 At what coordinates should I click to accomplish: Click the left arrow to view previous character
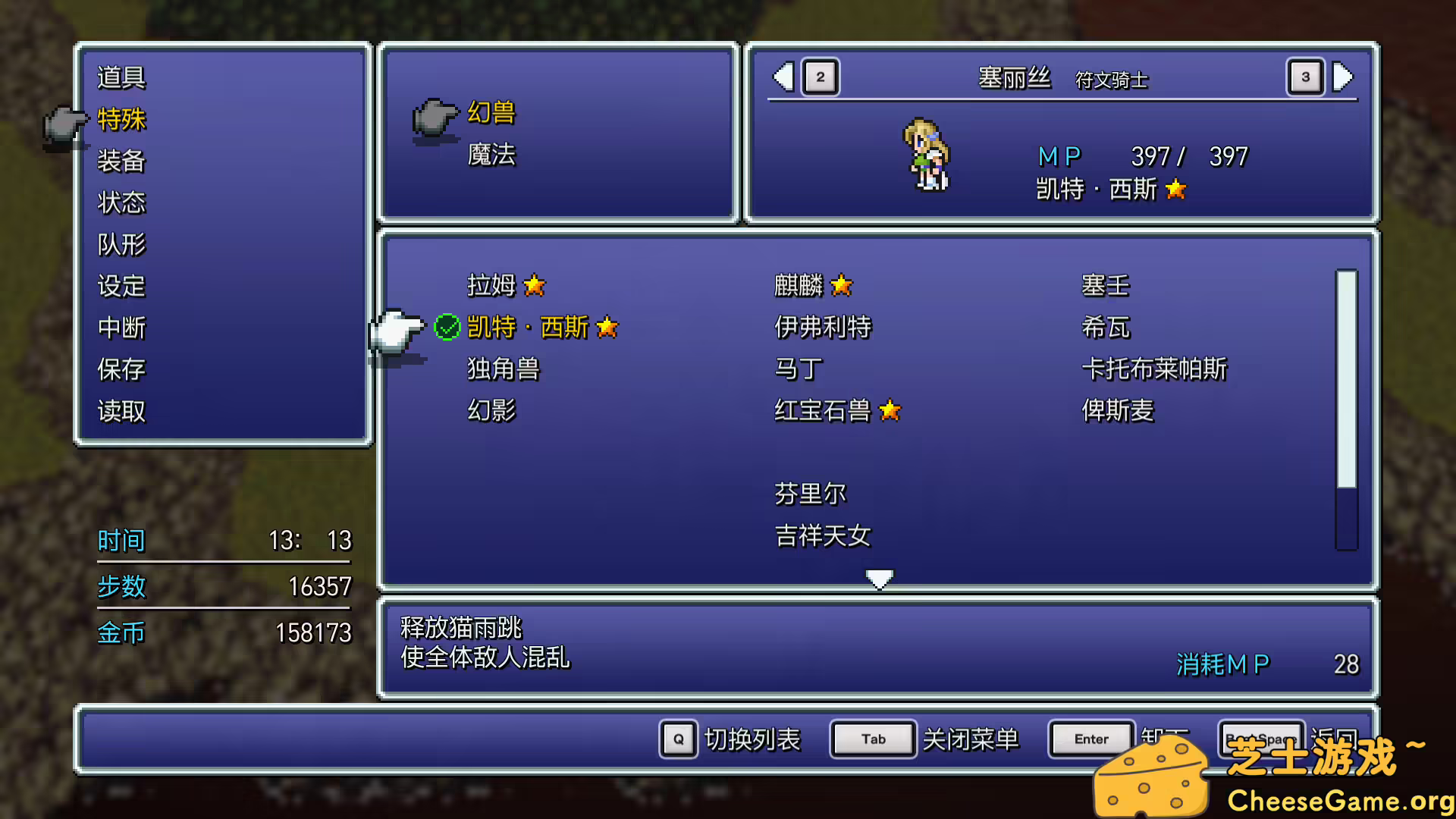783,77
